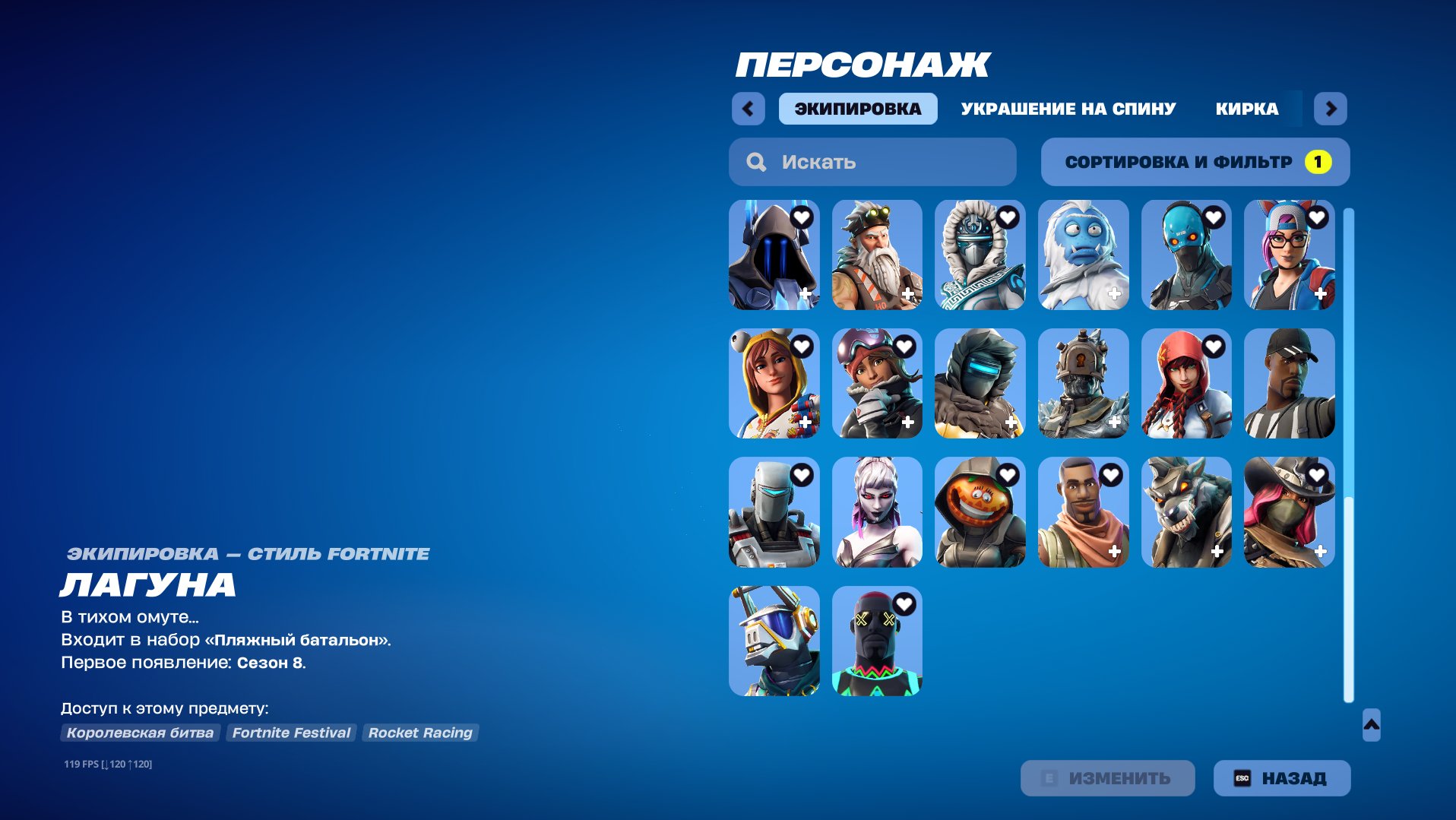Click the left chevron beside the ЭКИПИРОВКА tab

coord(749,109)
